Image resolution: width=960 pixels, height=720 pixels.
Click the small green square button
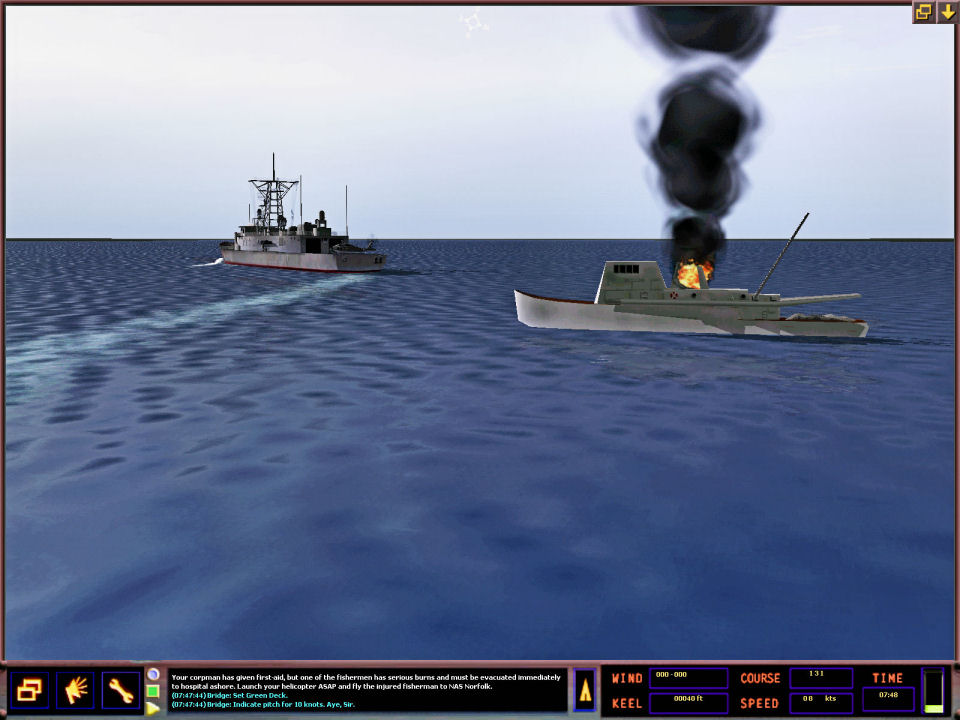coord(153,691)
